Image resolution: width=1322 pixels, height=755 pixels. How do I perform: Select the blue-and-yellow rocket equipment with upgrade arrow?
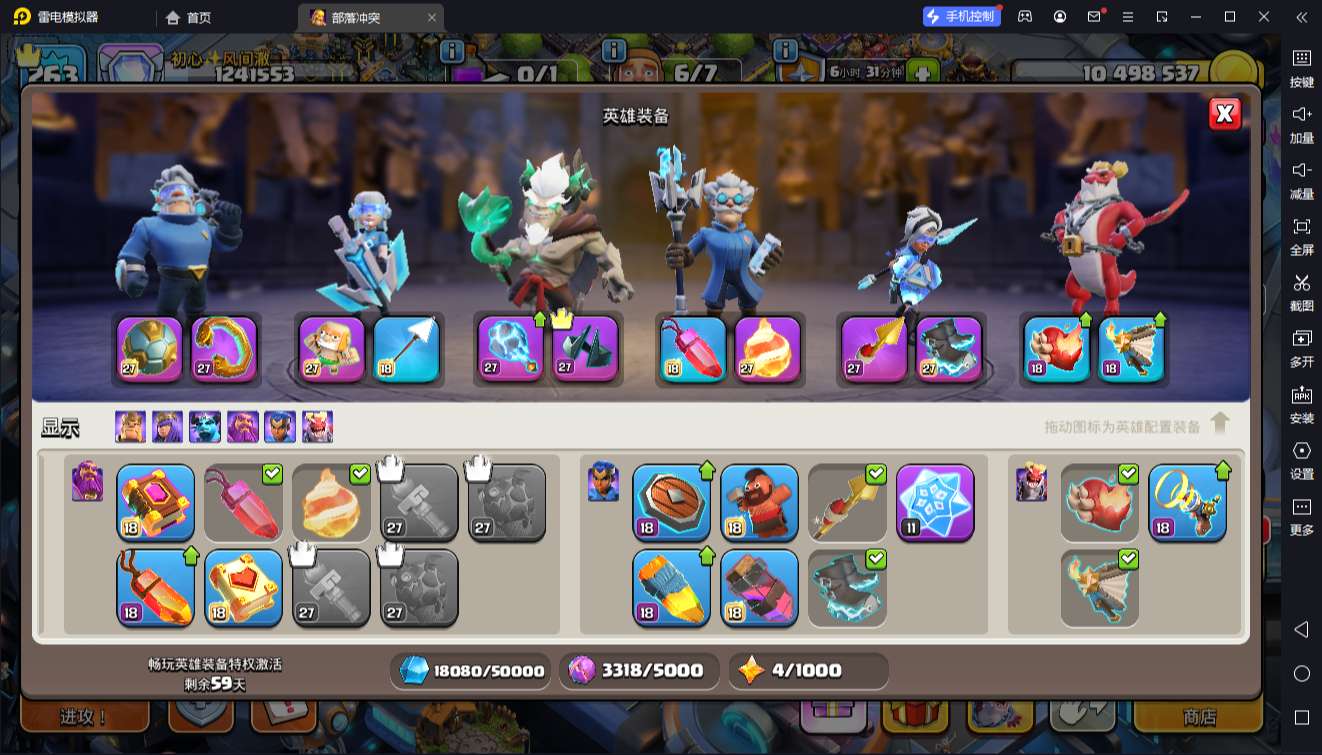coord(671,587)
